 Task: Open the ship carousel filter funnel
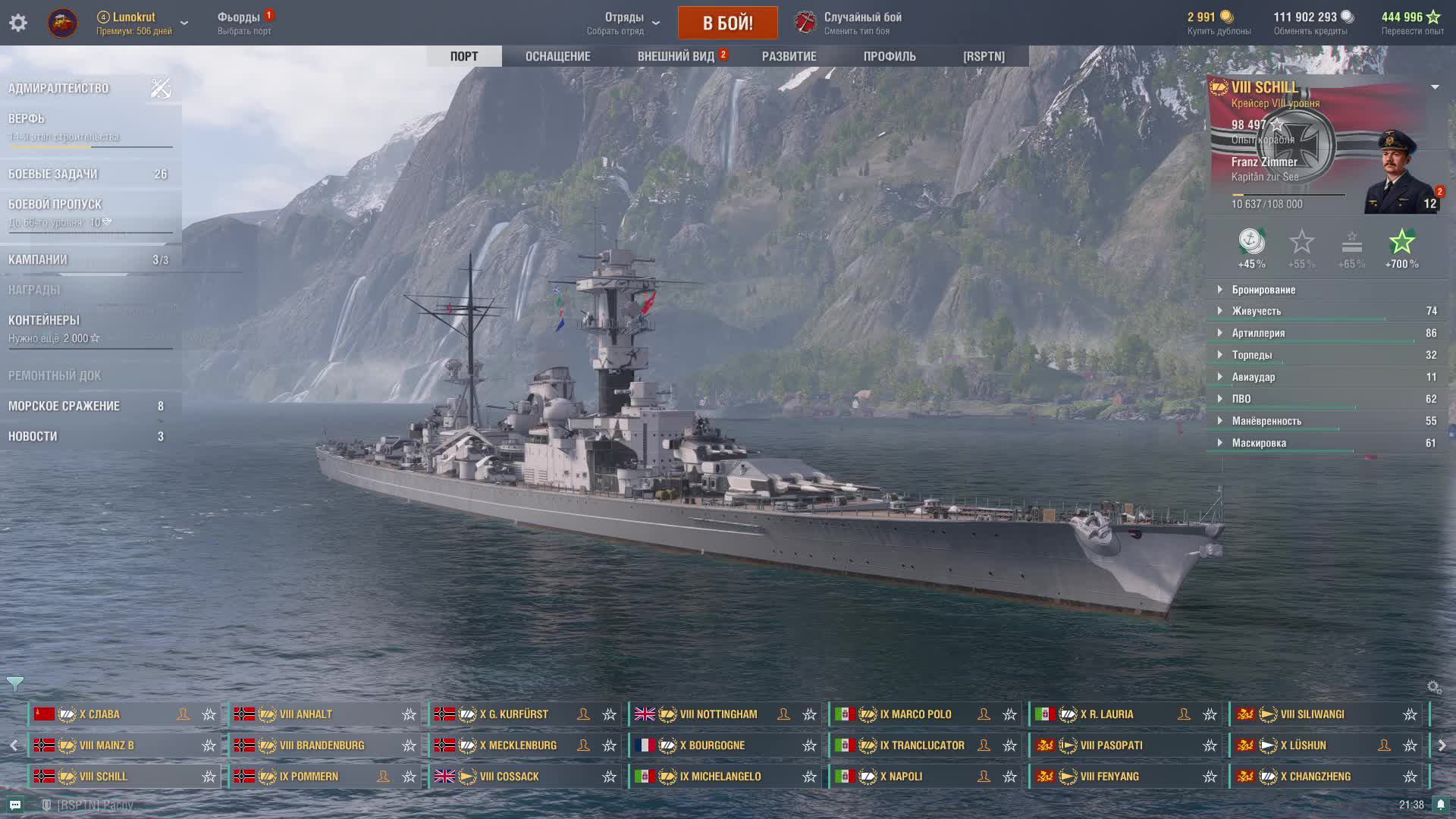[x=14, y=684]
